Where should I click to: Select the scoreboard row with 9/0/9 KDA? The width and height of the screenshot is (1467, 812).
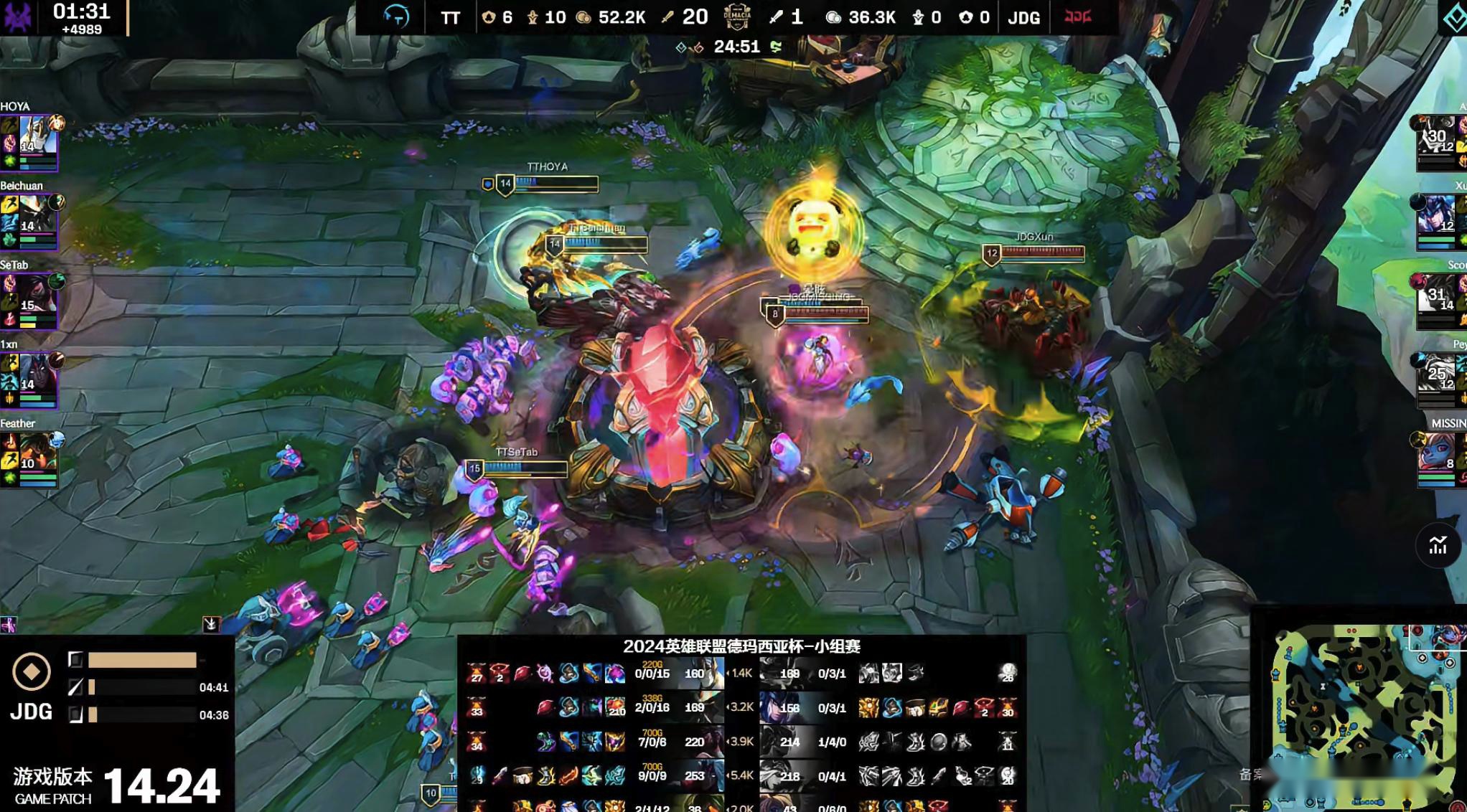click(652, 775)
